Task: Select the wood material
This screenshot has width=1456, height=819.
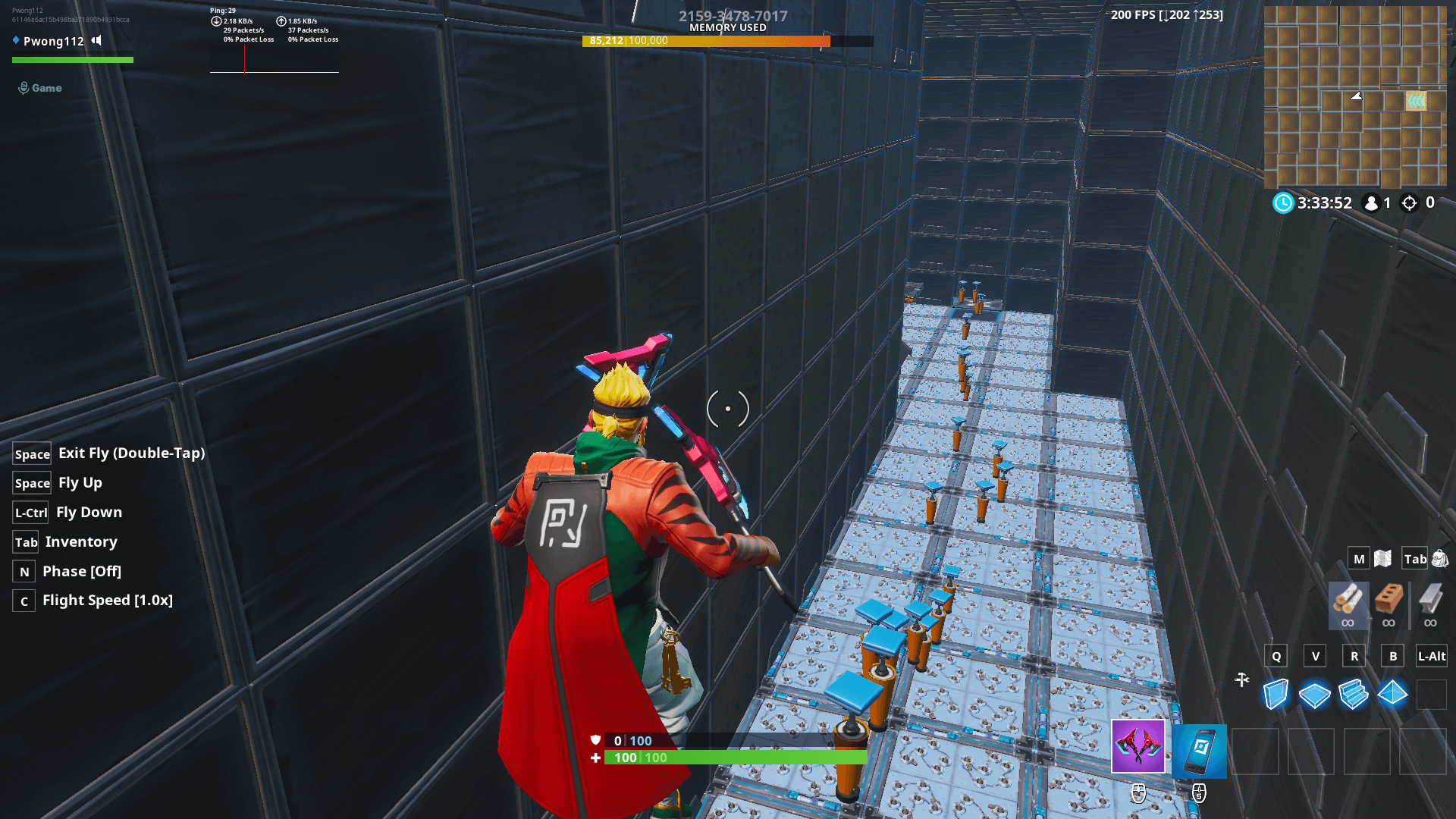Action: pos(1348,604)
